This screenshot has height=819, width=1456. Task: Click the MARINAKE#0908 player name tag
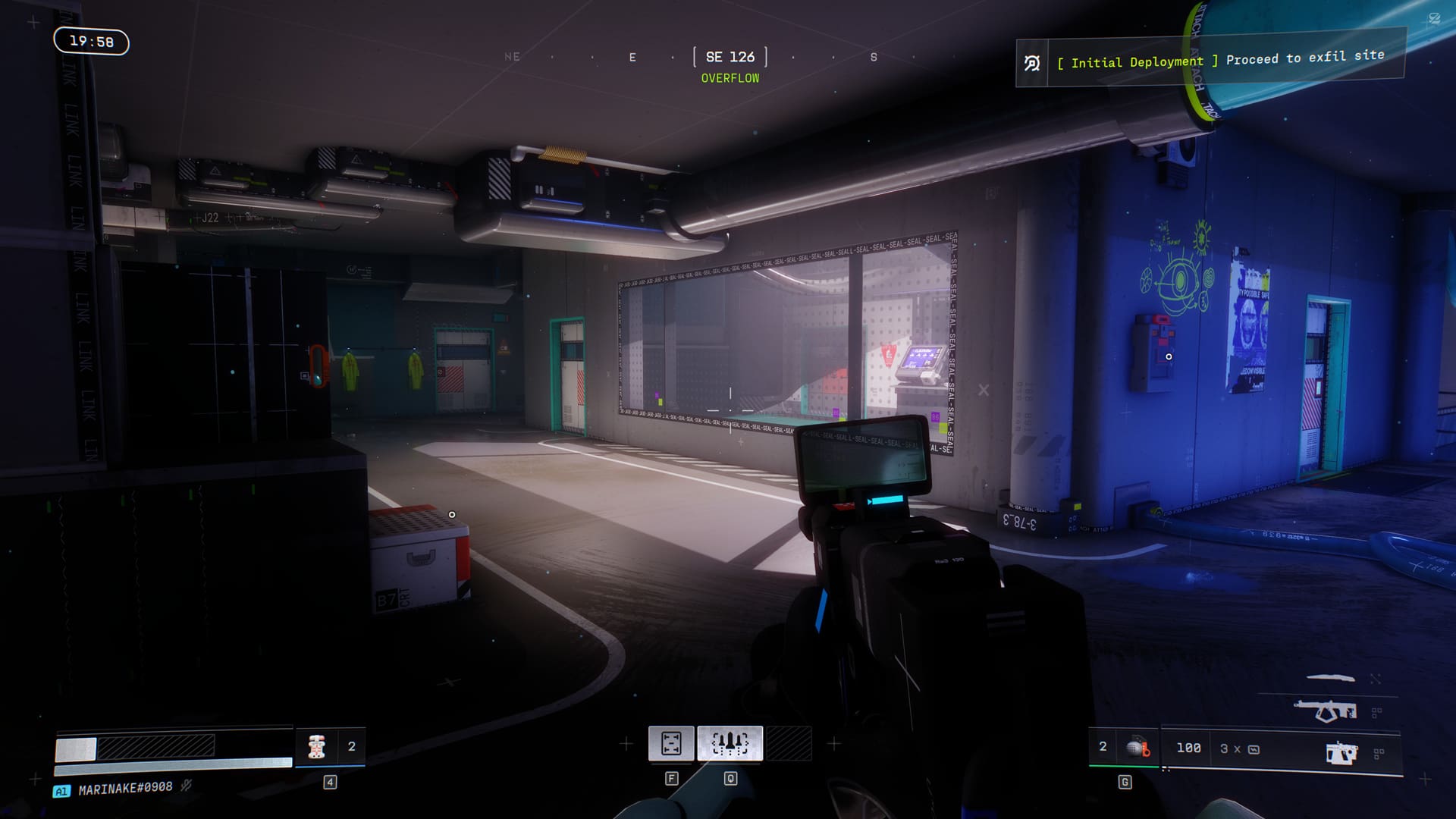[125, 789]
